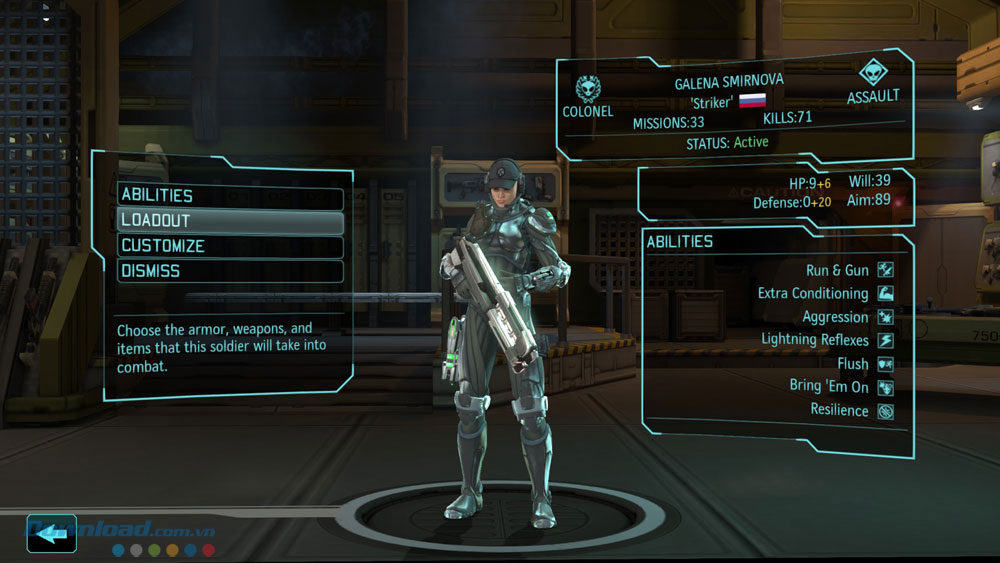1000x563 pixels.
Task: Choose the Aggression ability icon
Action: tap(885, 317)
